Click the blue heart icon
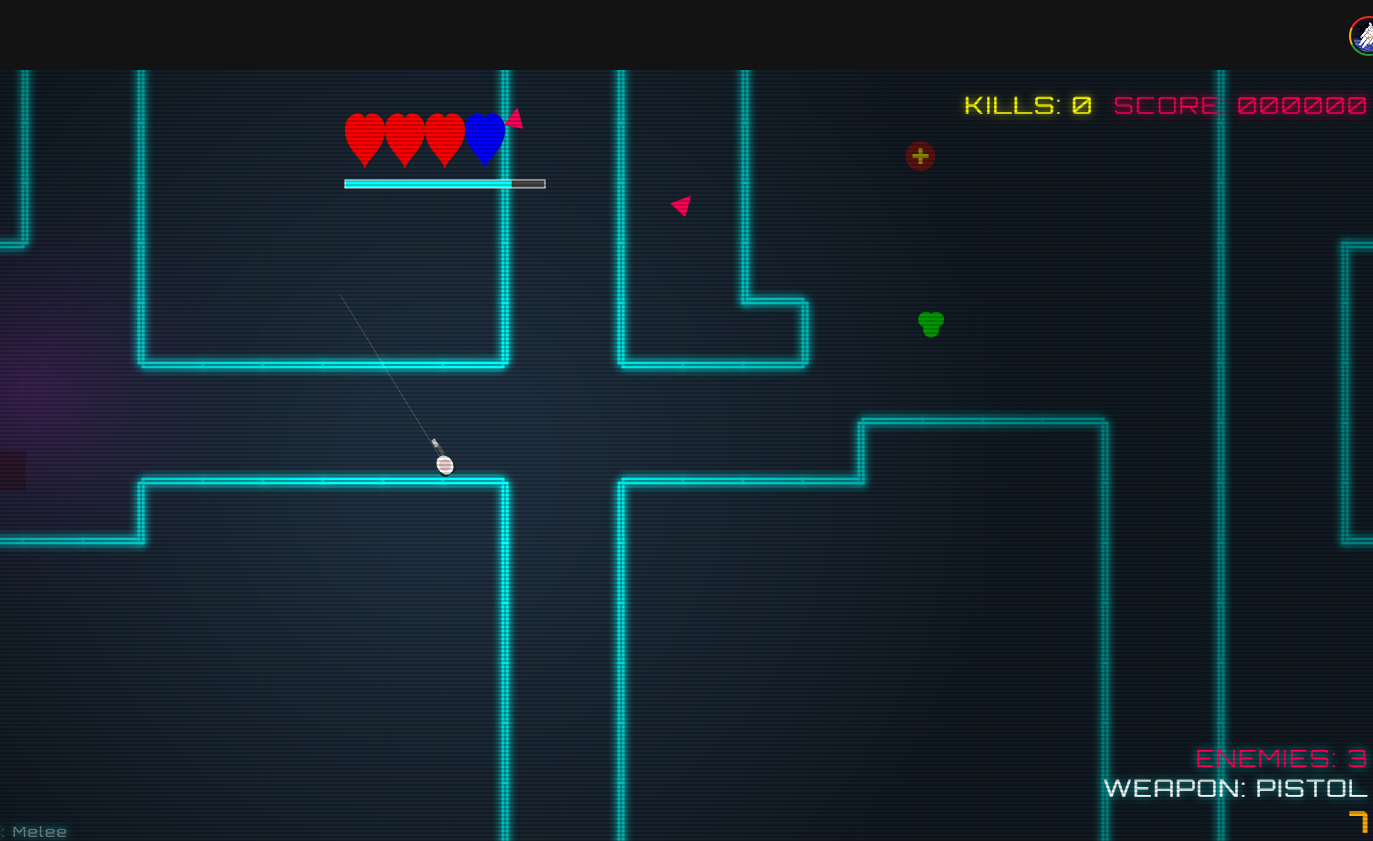The height and width of the screenshot is (841, 1373). [x=484, y=138]
